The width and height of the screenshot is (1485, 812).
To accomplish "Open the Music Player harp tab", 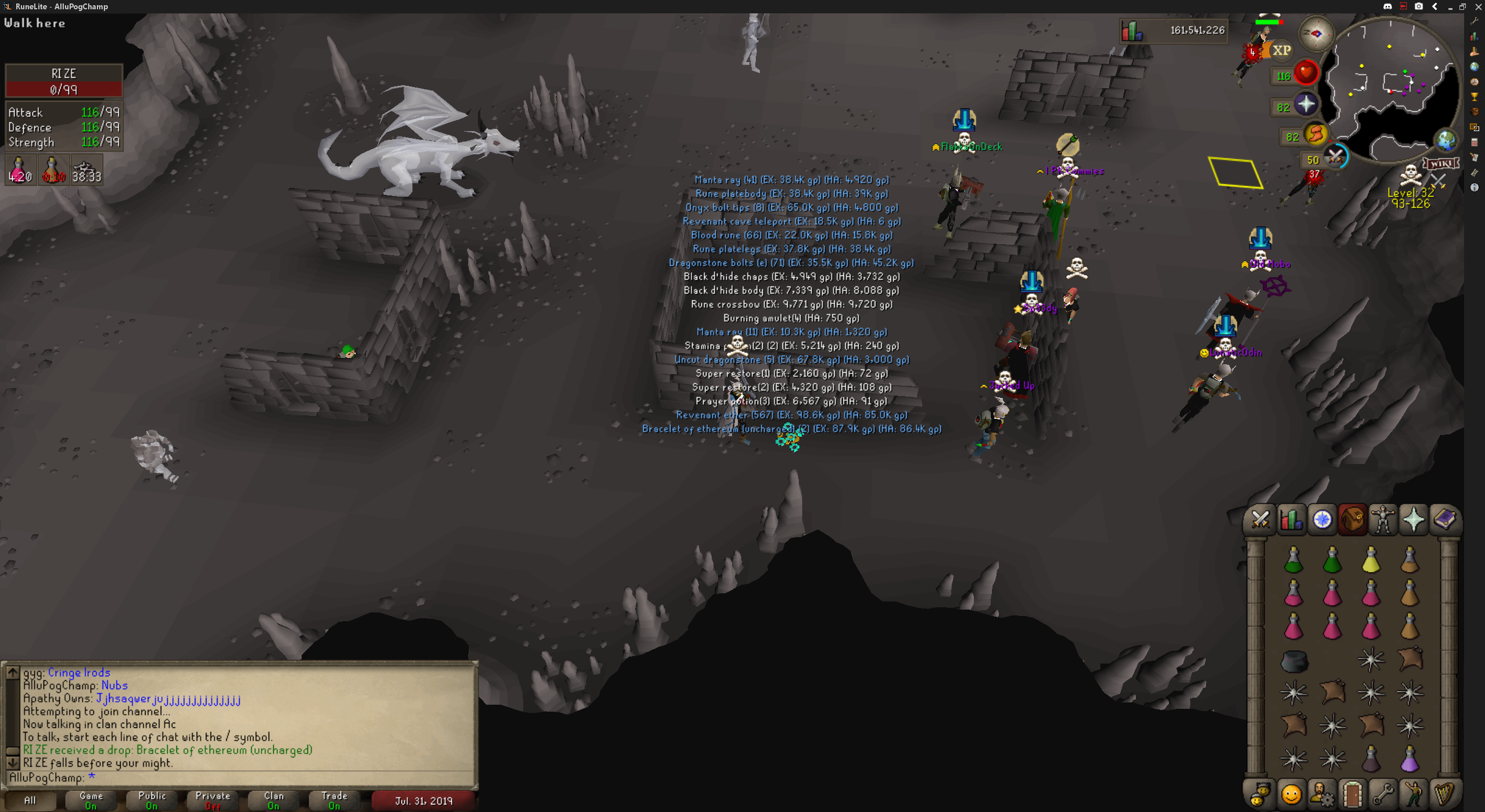I will point(1444,793).
